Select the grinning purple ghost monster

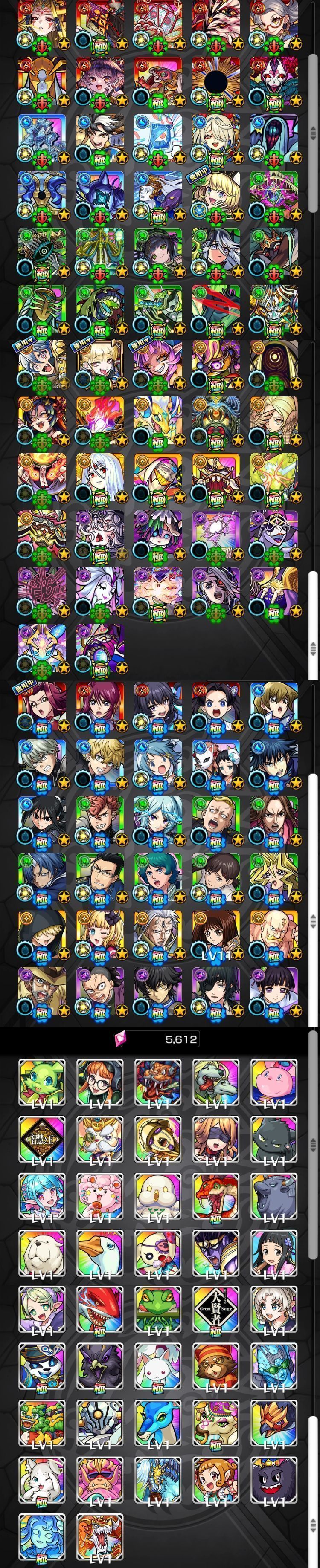click(x=273, y=1480)
